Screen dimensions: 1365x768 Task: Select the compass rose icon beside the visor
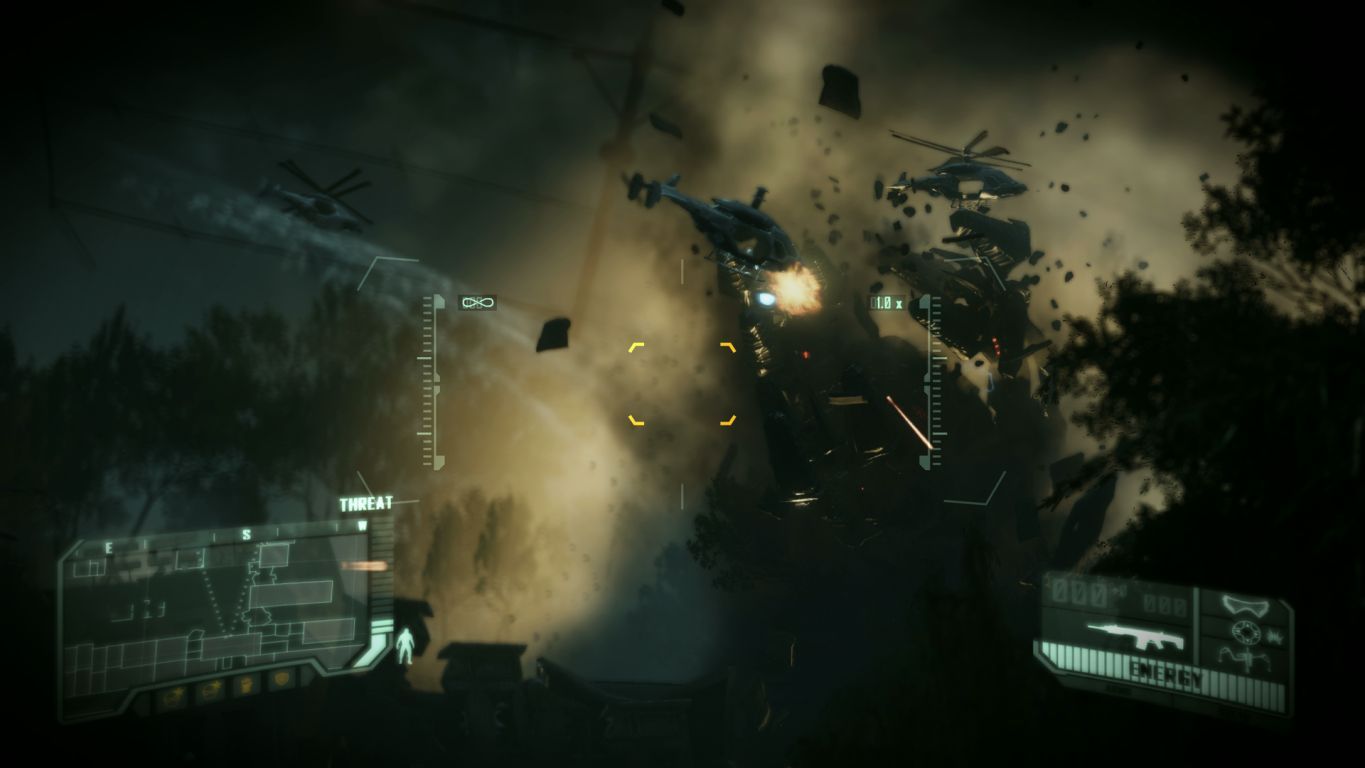point(1245,629)
